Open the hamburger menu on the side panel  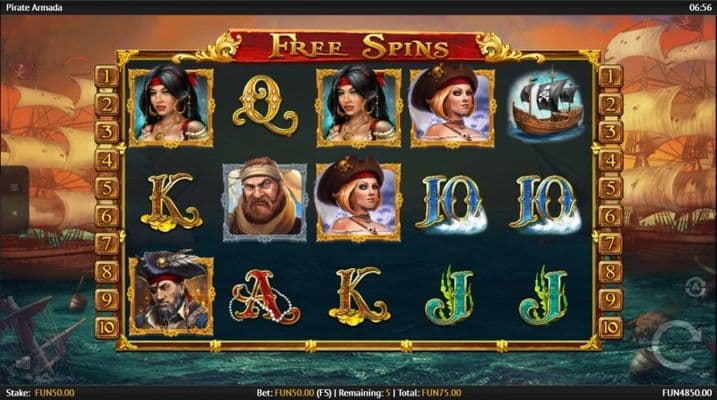(14, 187)
